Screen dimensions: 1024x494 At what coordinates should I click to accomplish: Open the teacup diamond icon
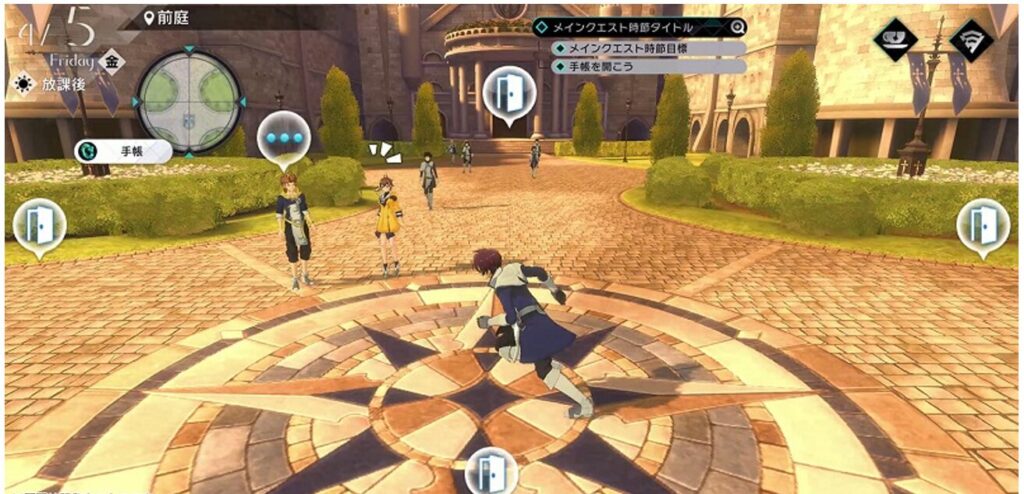(896, 40)
